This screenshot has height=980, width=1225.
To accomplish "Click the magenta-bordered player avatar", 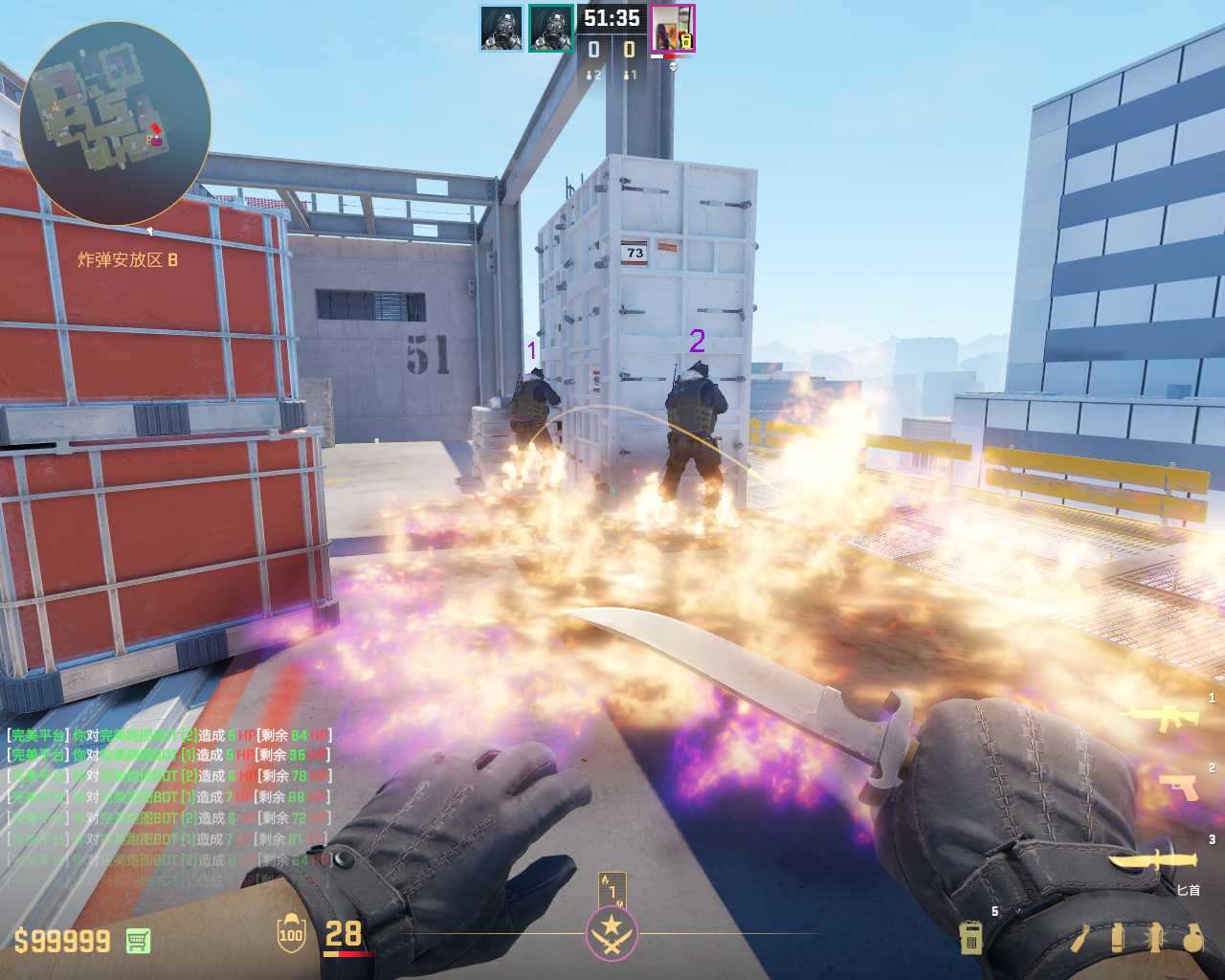I will click(x=673, y=29).
